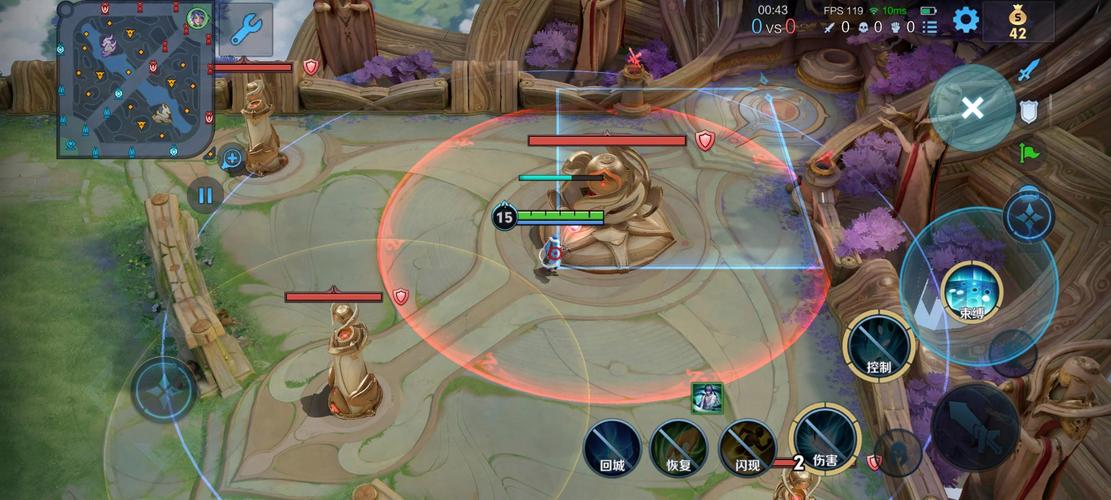
Task: Open the minimap
Action: pos(135,79)
